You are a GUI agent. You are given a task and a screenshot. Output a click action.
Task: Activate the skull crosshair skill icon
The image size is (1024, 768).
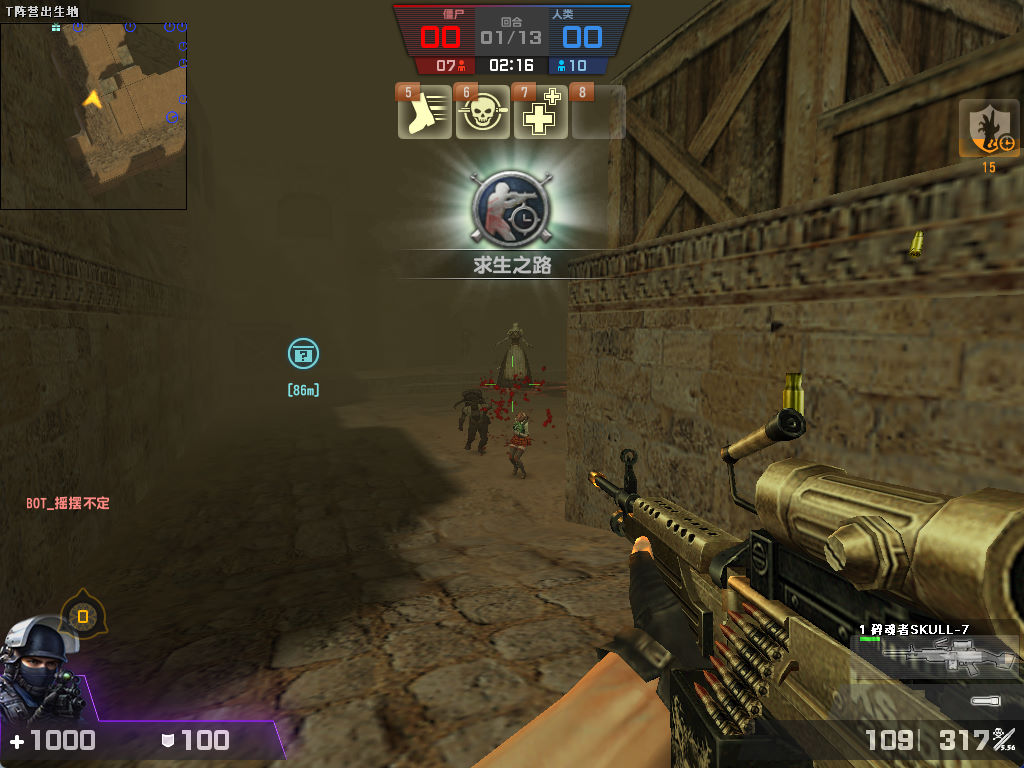pyautogui.click(x=482, y=113)
